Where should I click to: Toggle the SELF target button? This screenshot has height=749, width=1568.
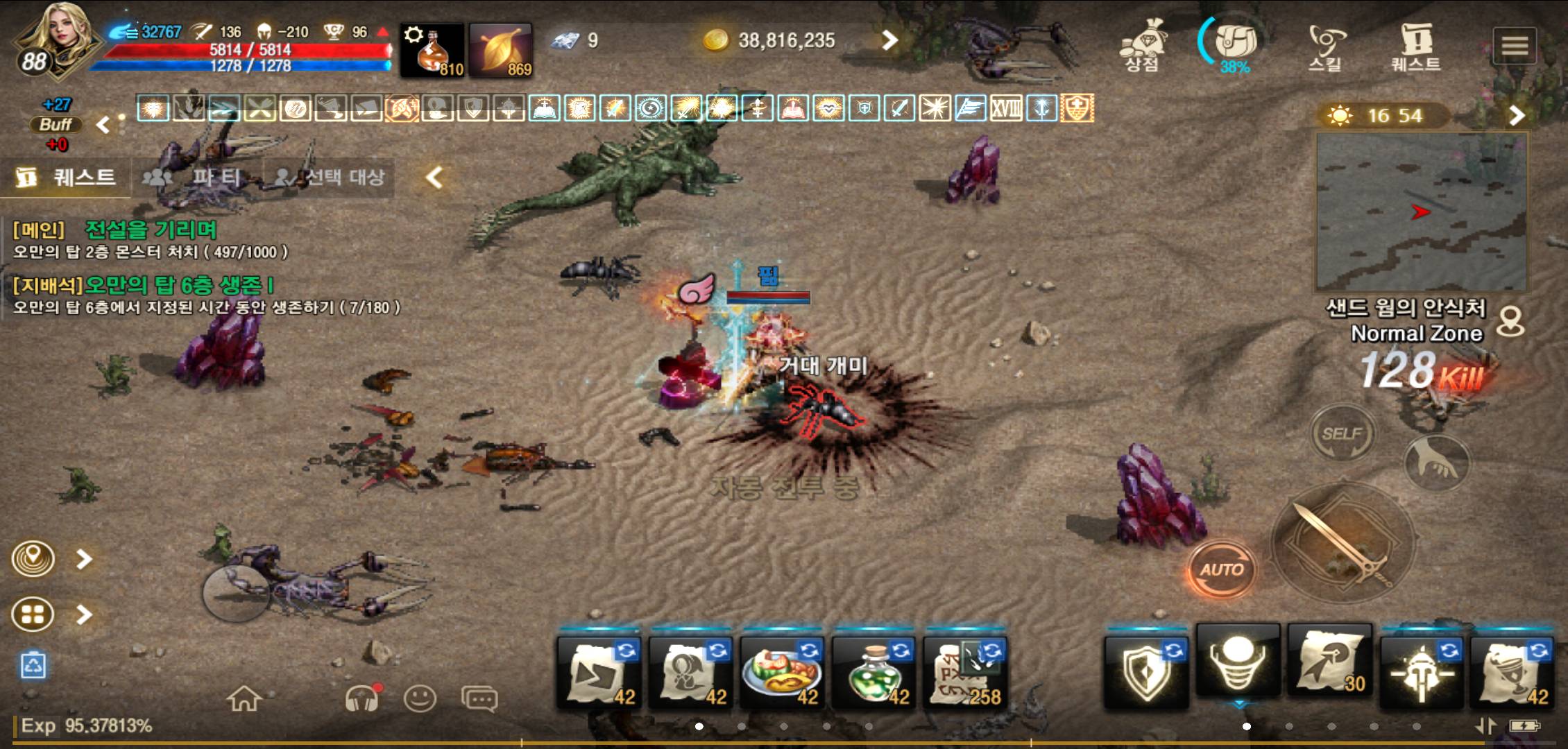click(1343, 434)
